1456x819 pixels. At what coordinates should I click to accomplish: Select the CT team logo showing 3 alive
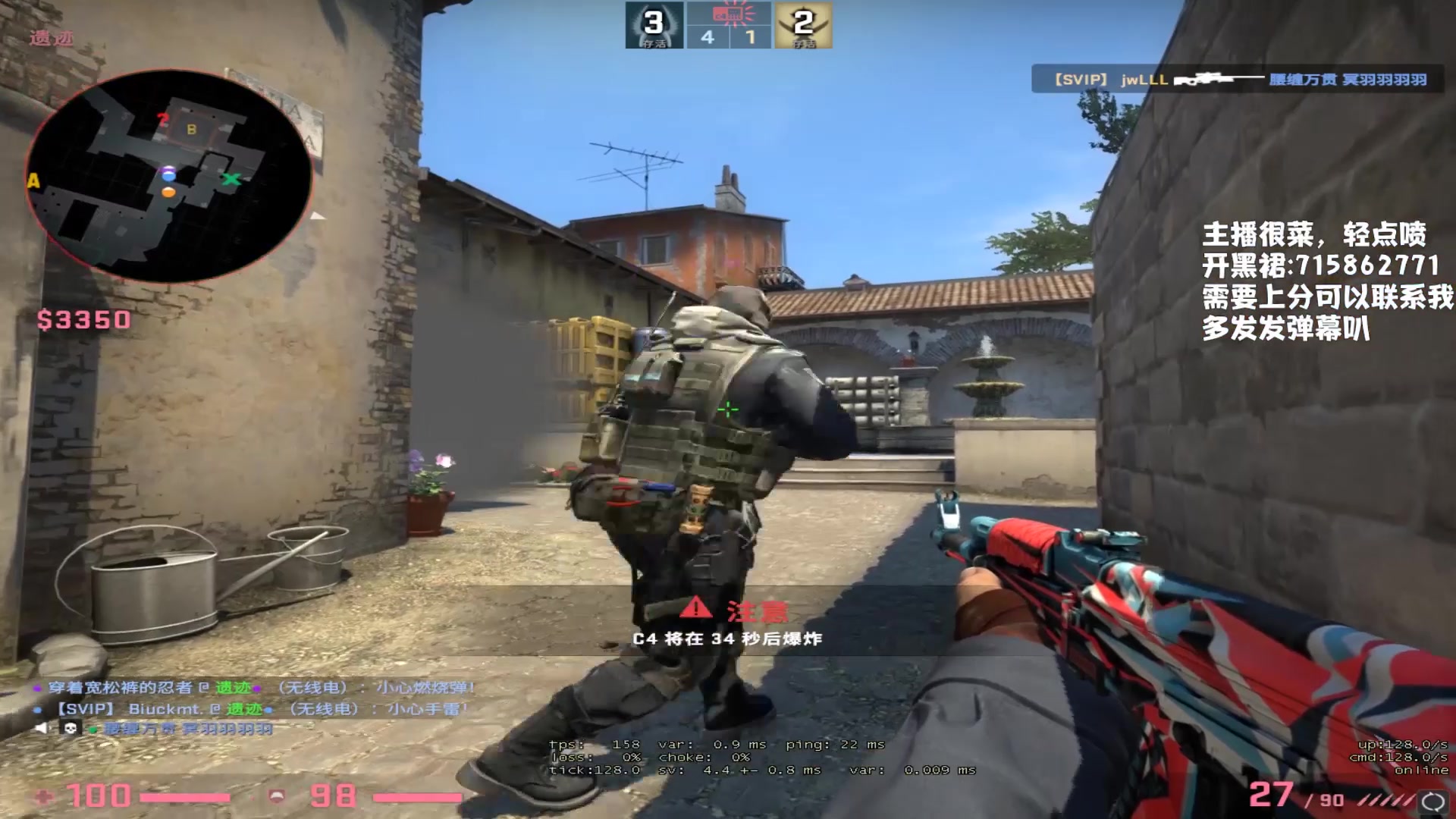(x=654, y=27)
